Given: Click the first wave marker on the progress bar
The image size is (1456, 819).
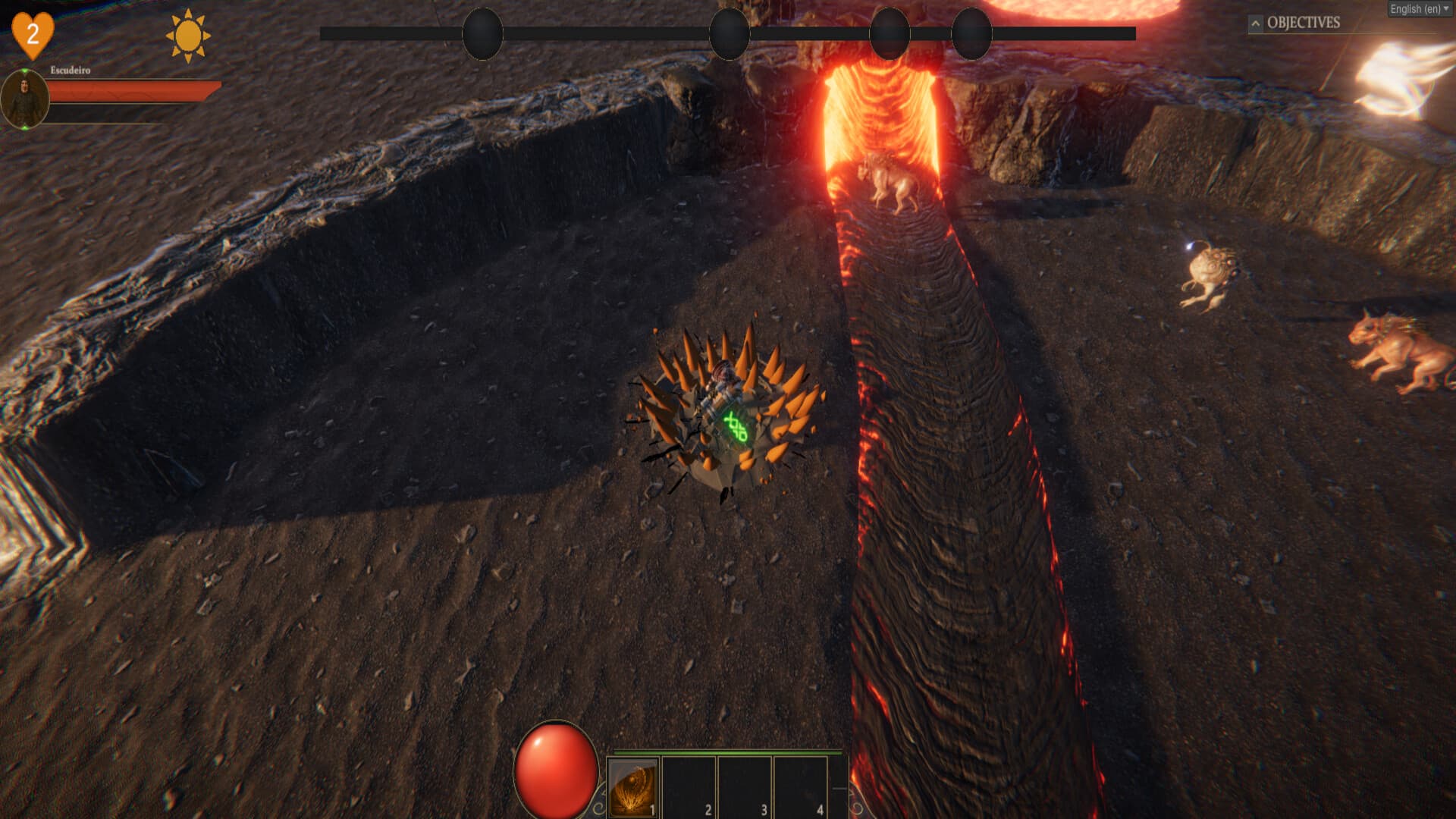Looking at the screenshot, I should [482, 34].
